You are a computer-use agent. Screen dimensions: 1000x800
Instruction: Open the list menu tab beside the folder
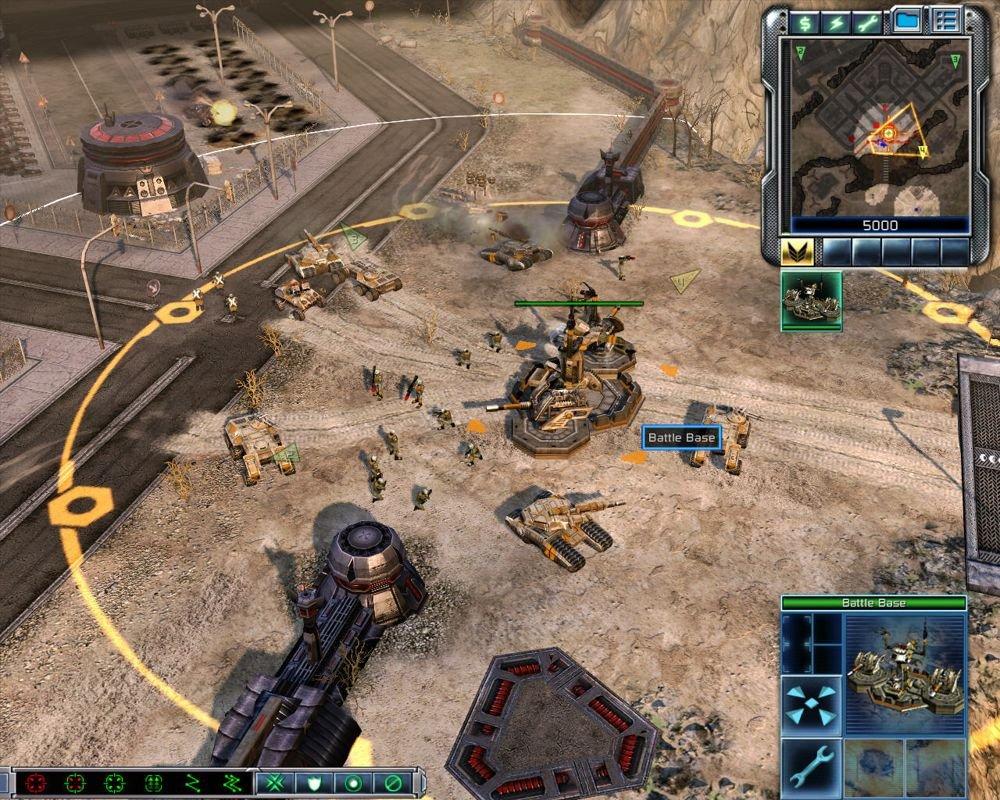coord(944,22)
